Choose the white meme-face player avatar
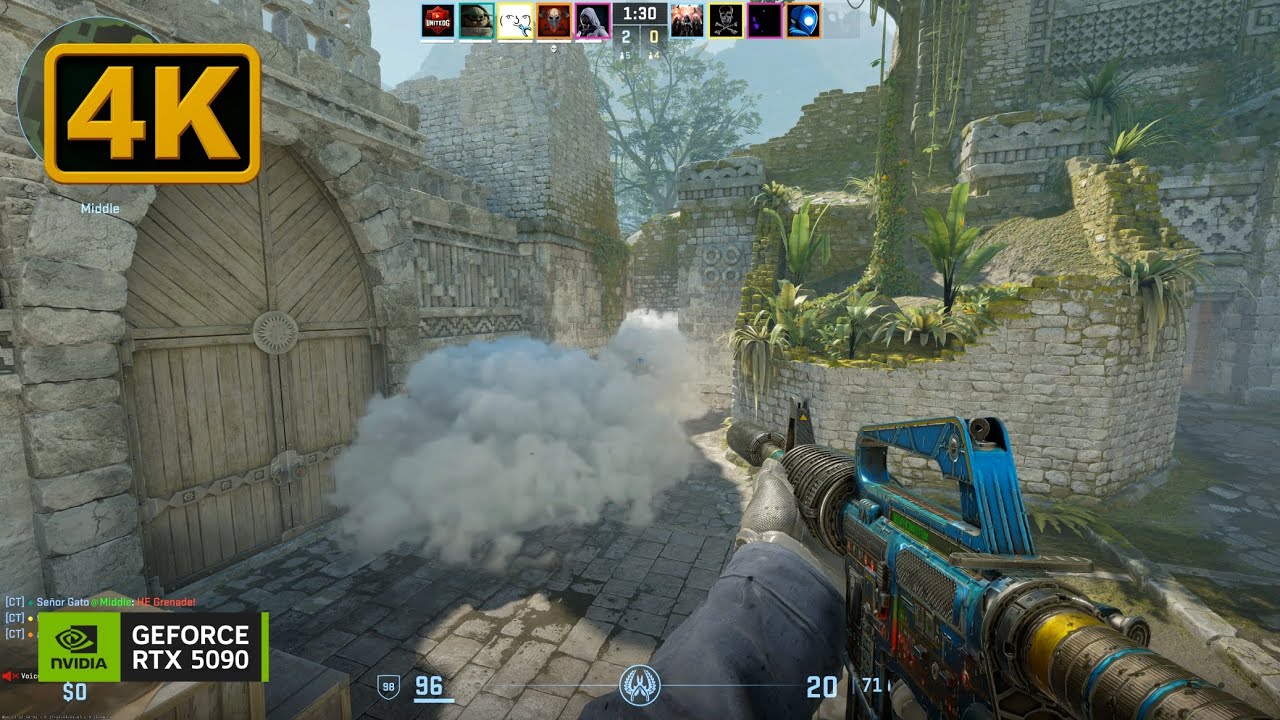Viewport: 1280px width, 720px height. coord(515,21)
